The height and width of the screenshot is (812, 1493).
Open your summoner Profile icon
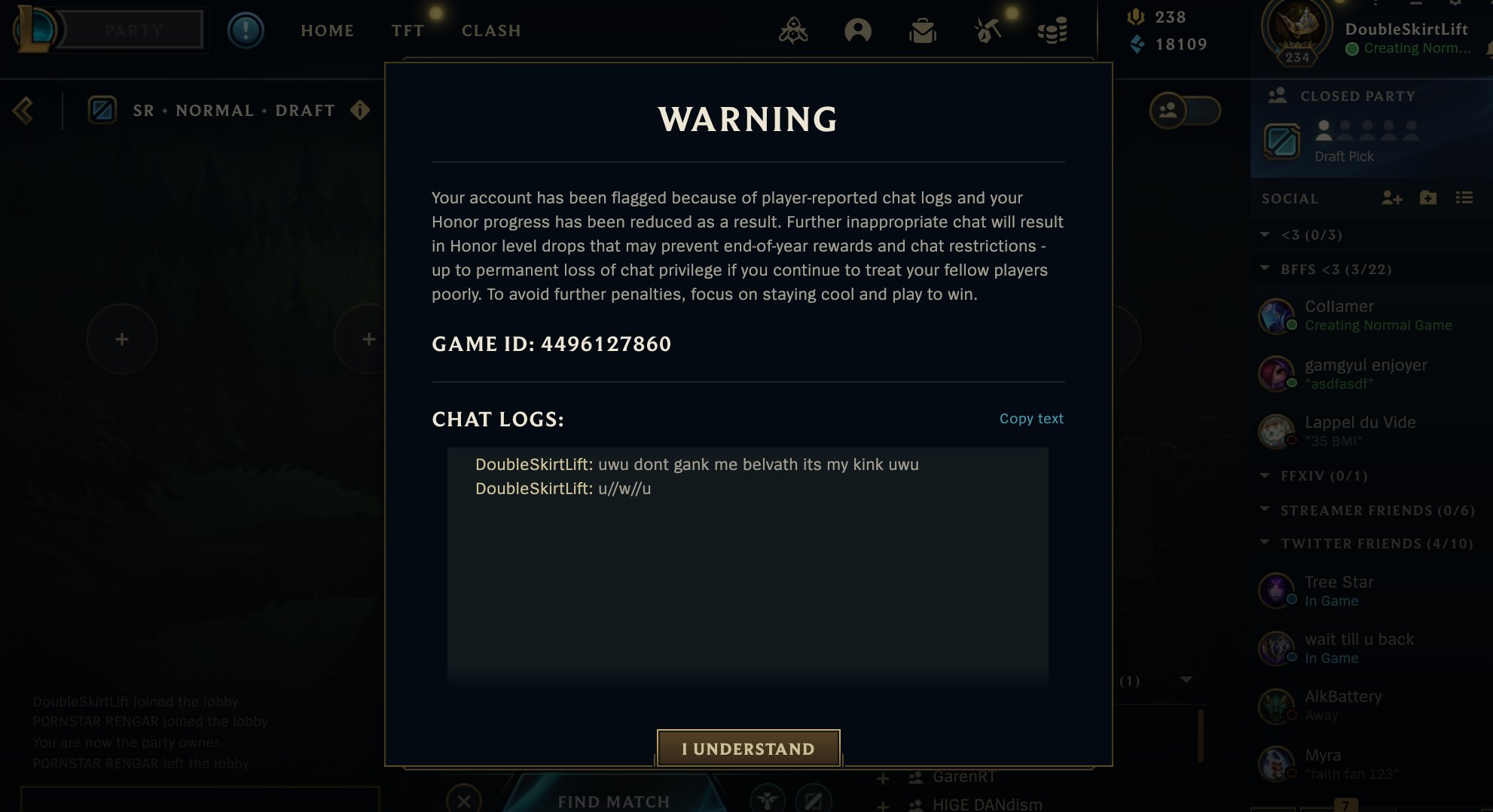point(858,30)
